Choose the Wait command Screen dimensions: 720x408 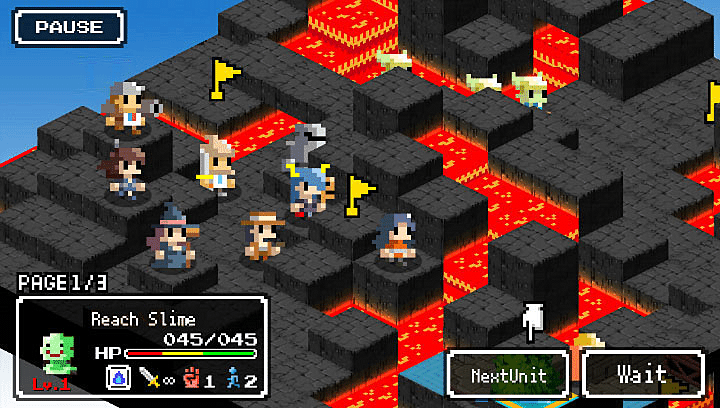642,375
